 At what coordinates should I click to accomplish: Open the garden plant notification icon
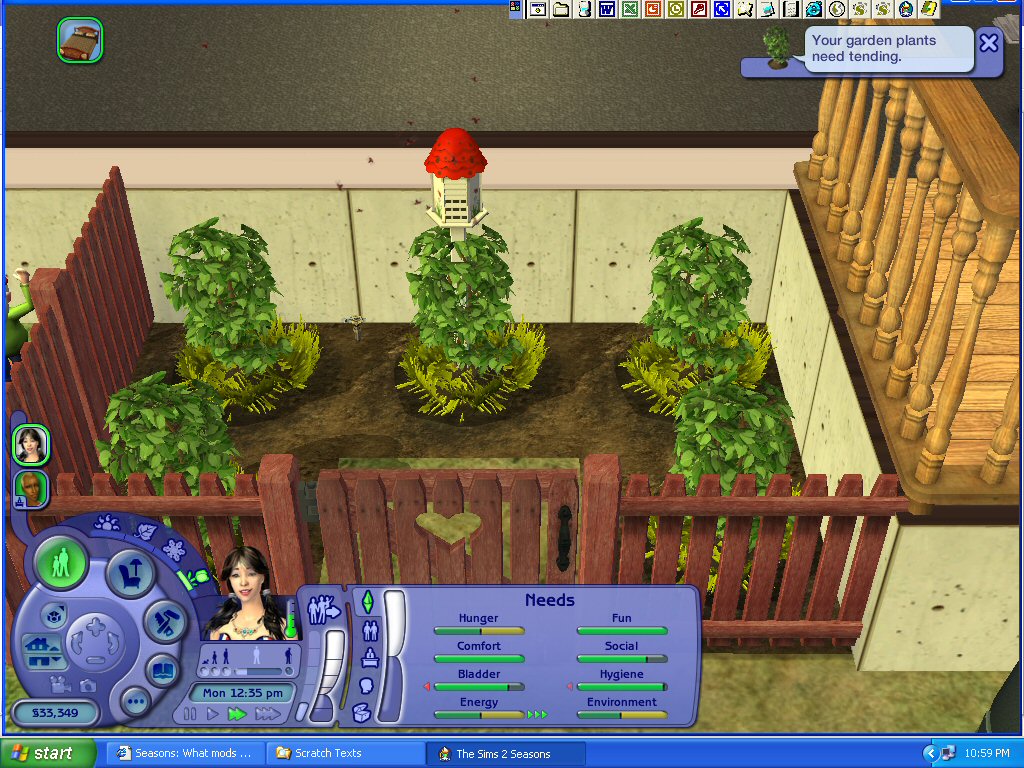tap(776, 47)
